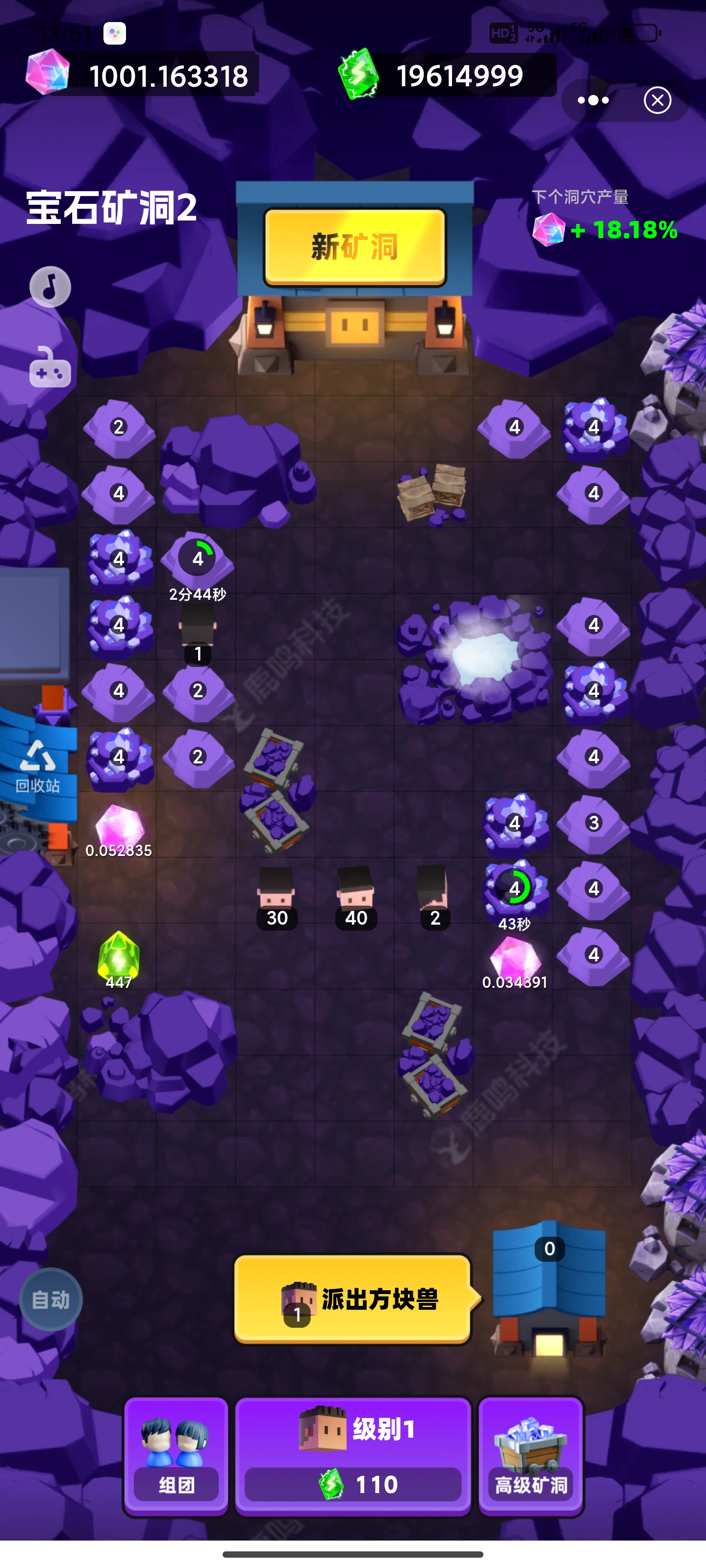Collect the pink gem worth 0.034391
The height and width of the screenshot is (1568, 706).
click(515, 959)
